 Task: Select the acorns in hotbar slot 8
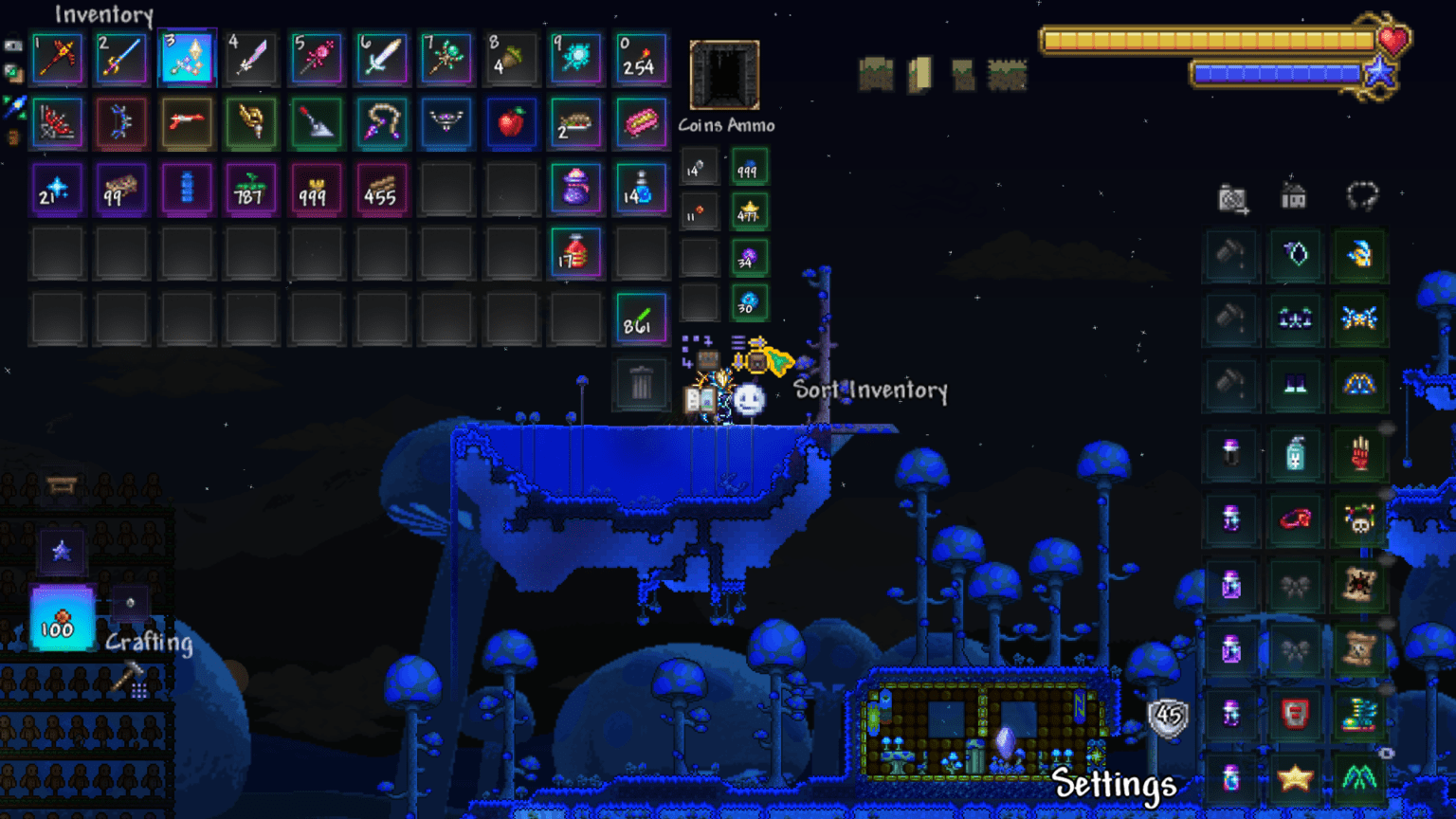tap(511, 58)
